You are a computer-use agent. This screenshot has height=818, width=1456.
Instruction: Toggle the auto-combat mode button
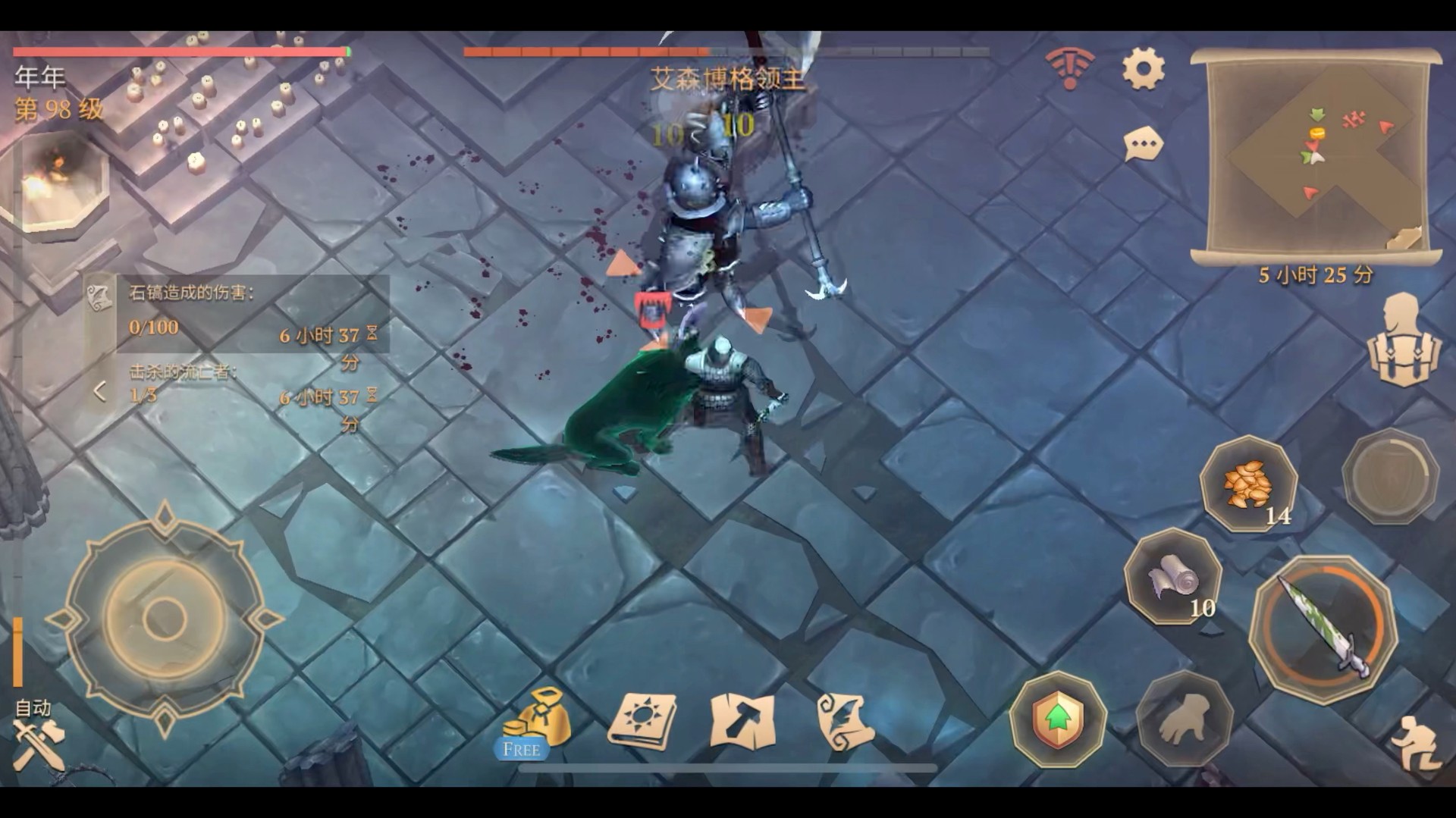pos(37,735)
